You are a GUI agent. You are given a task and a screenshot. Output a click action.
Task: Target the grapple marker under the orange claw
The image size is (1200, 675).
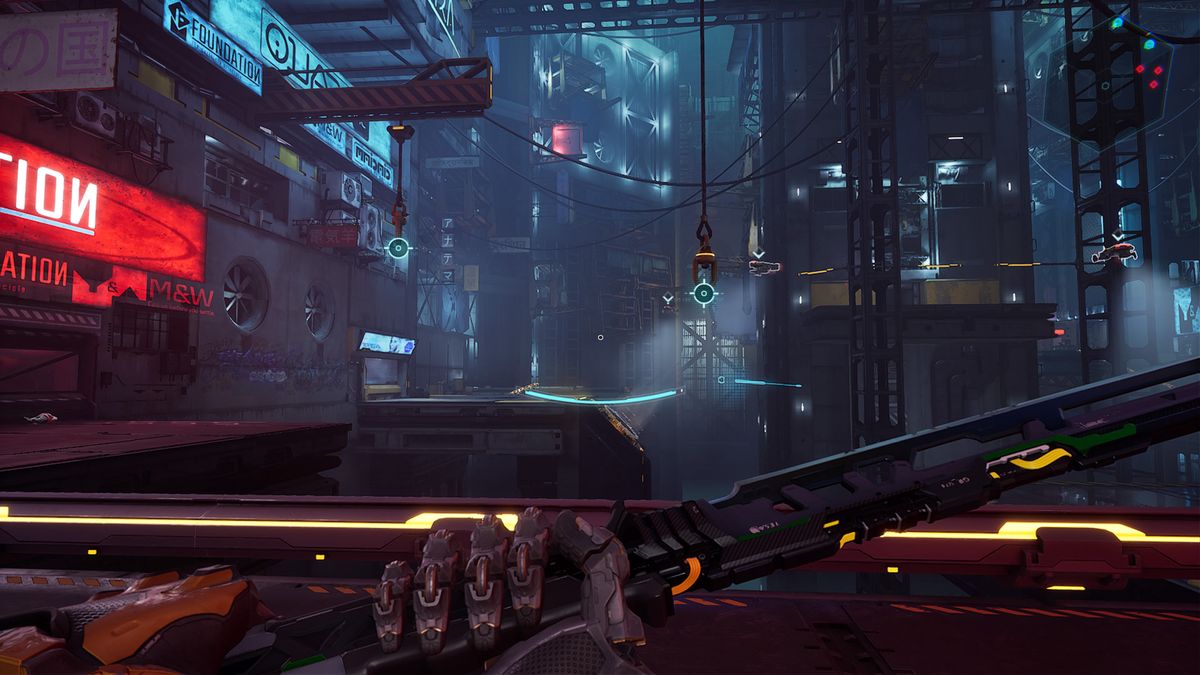[704, 293]
